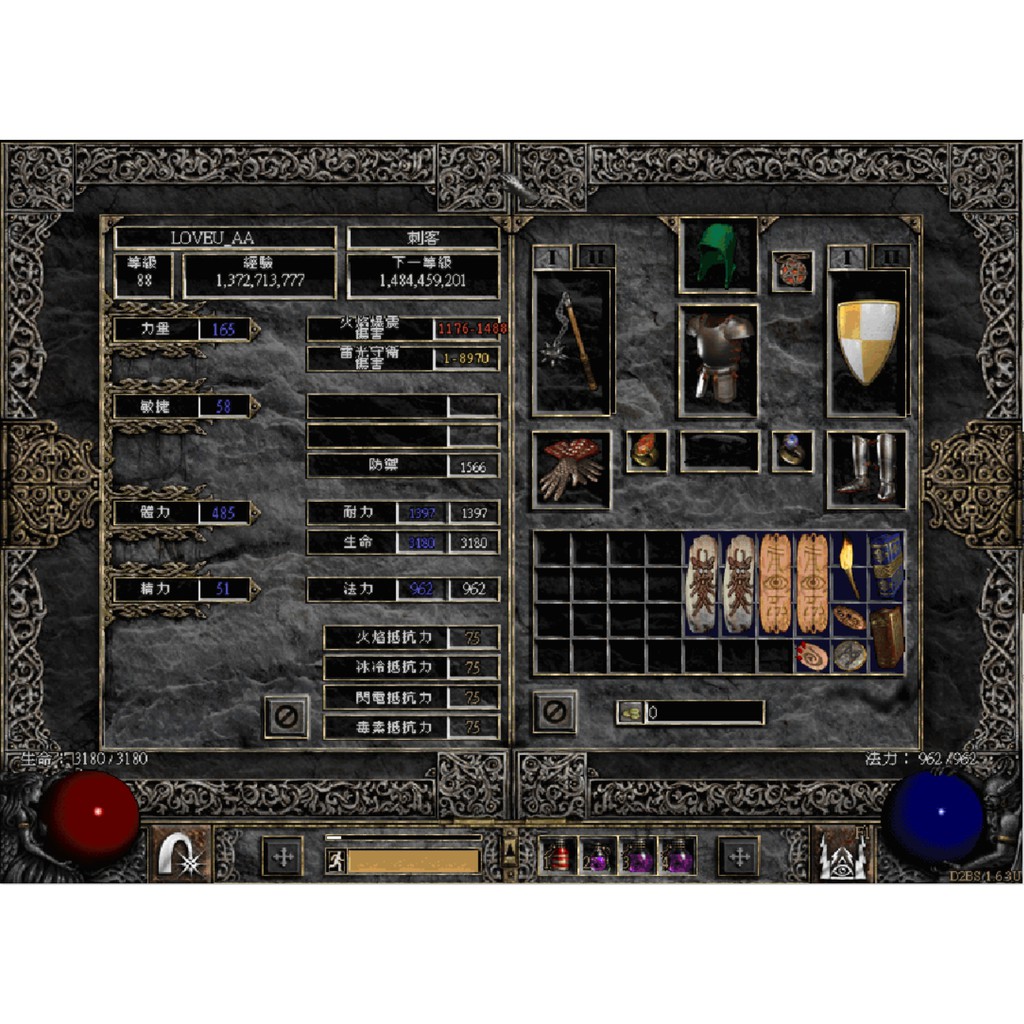Screen dimensions: 1024x1024
Task: Select the orange ring beside the gloves
Action: pyautogui.click(x=646, y=452)
